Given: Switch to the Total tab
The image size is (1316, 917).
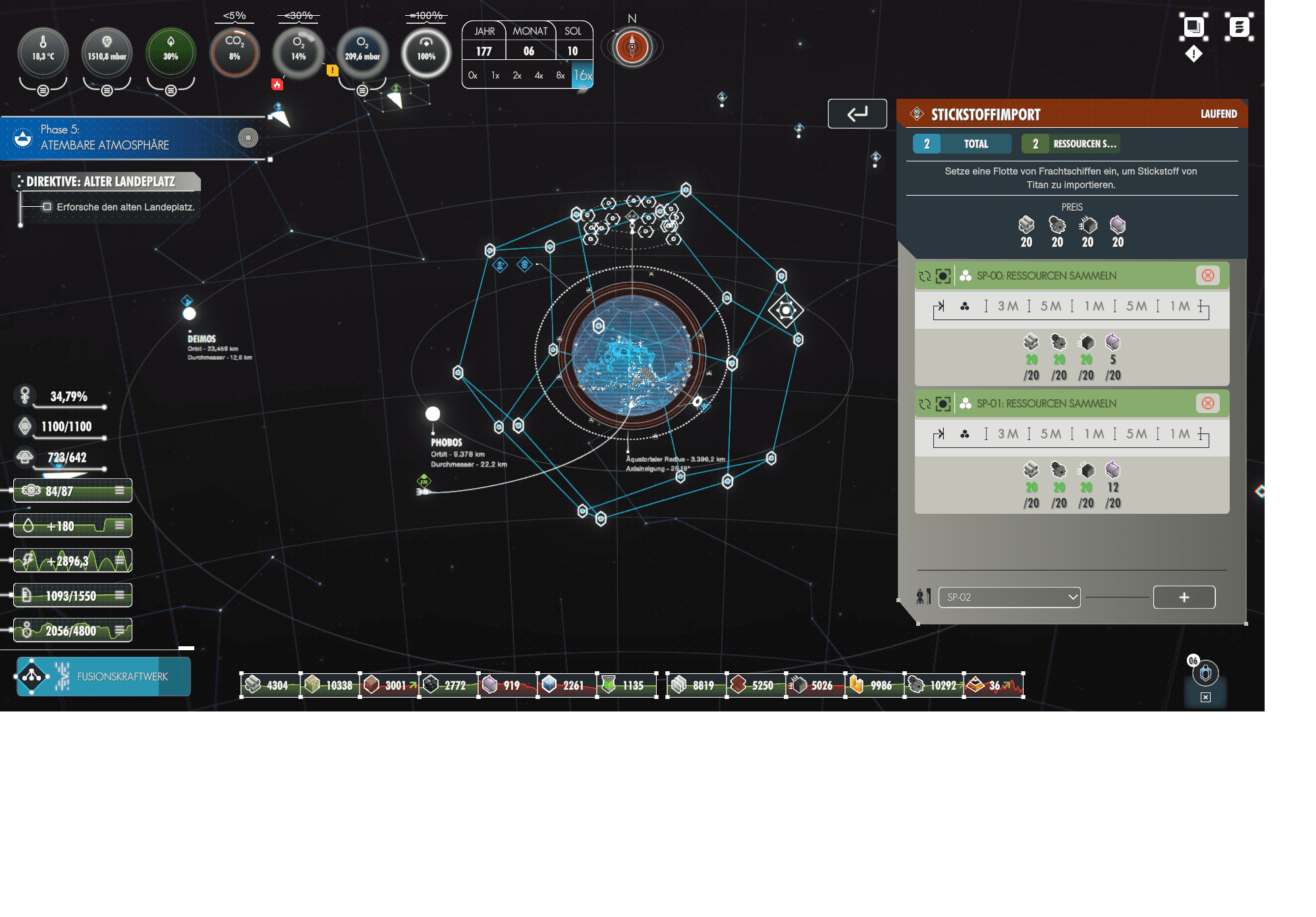Looking at the screenshot, I should pyautogui.click(x=962, y=144).
